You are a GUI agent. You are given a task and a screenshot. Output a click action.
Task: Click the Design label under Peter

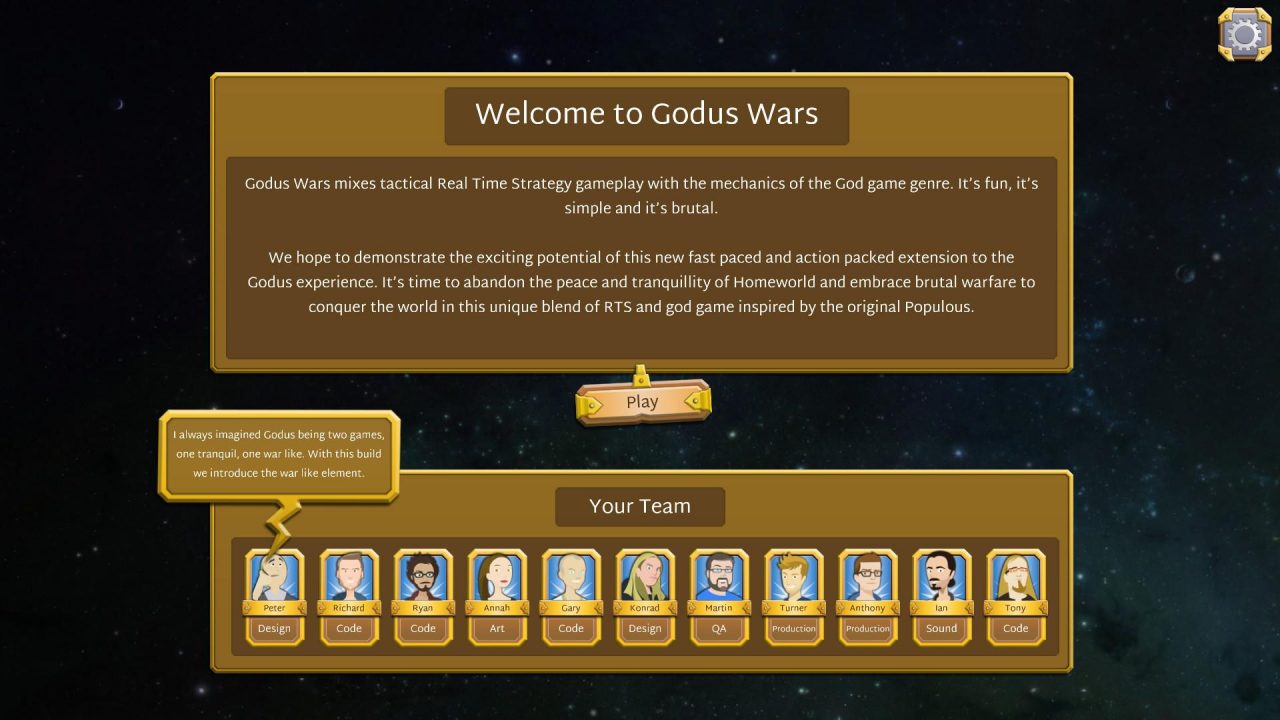274,628
